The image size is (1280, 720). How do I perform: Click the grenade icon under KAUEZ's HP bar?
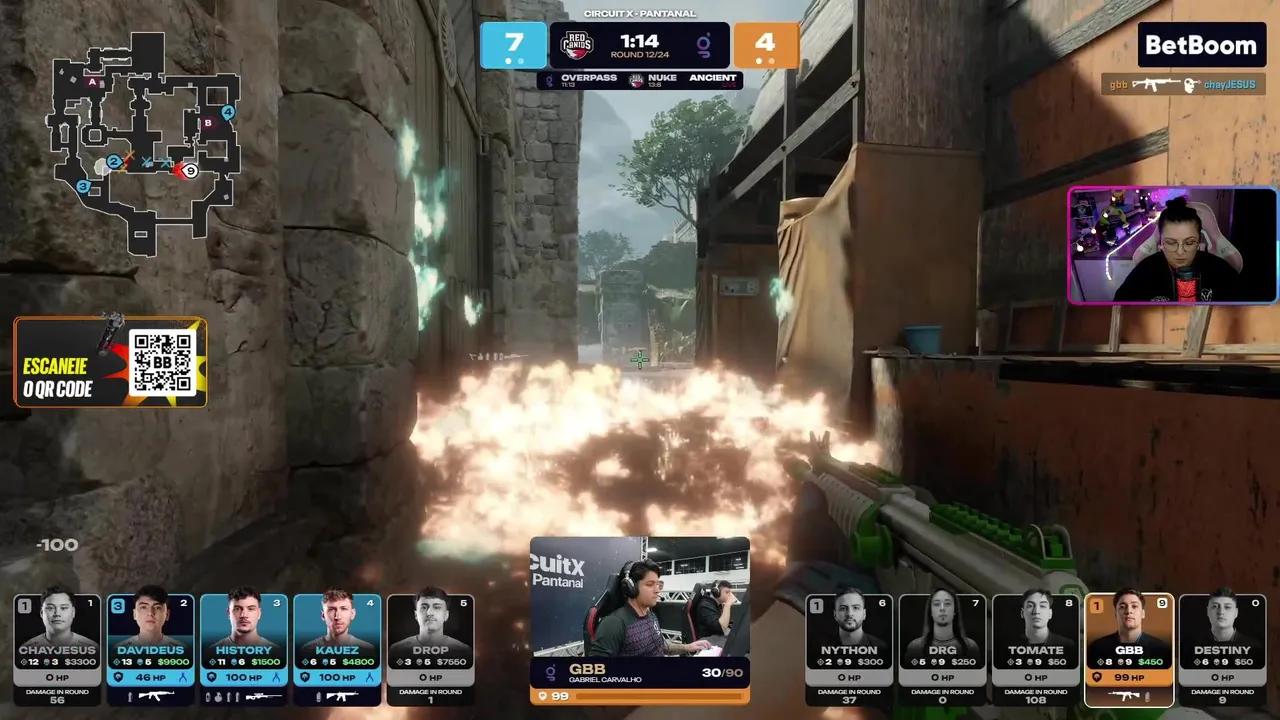coord(319,696)
